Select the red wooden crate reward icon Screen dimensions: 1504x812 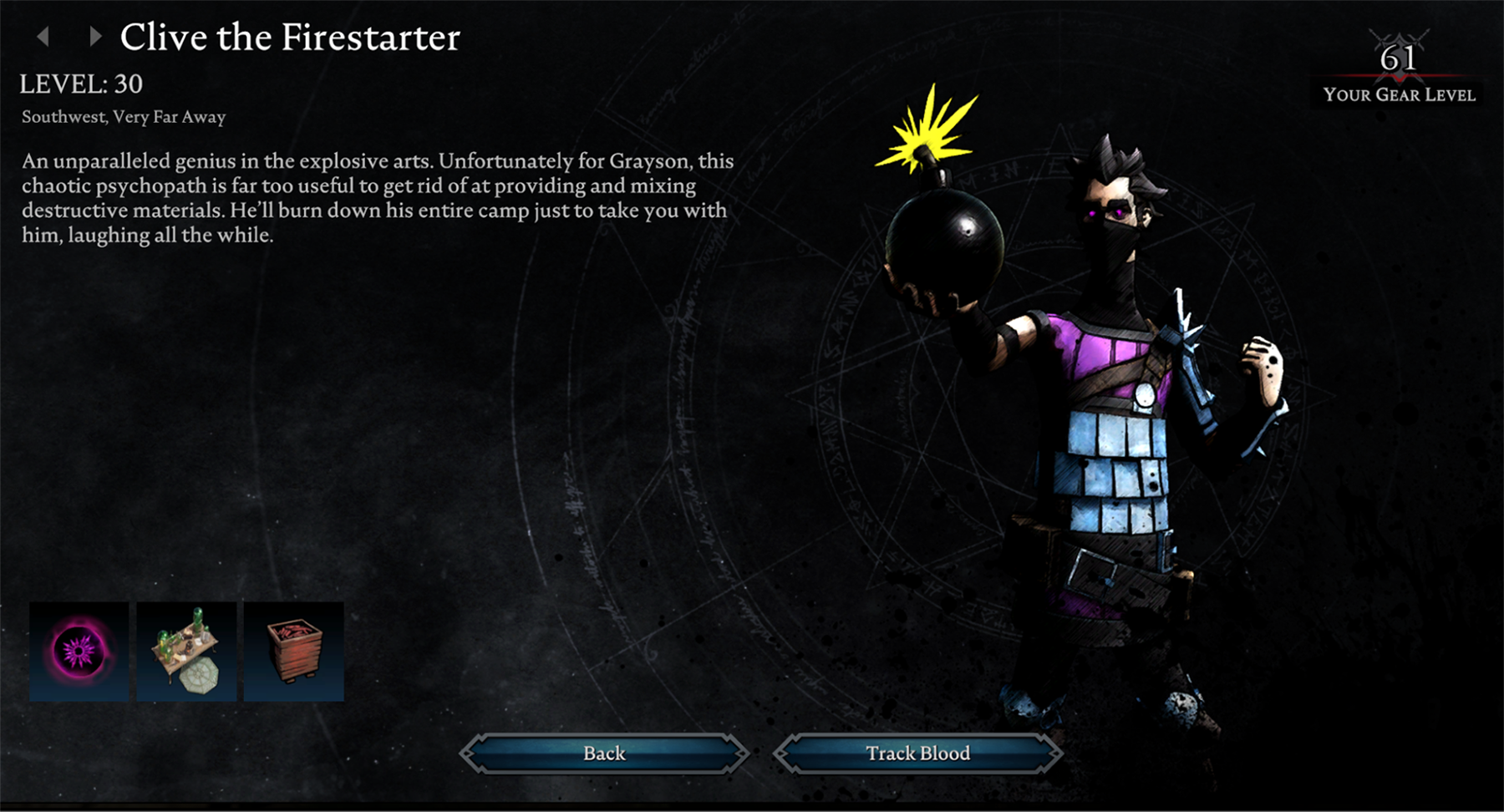click(x=293, y=652)
